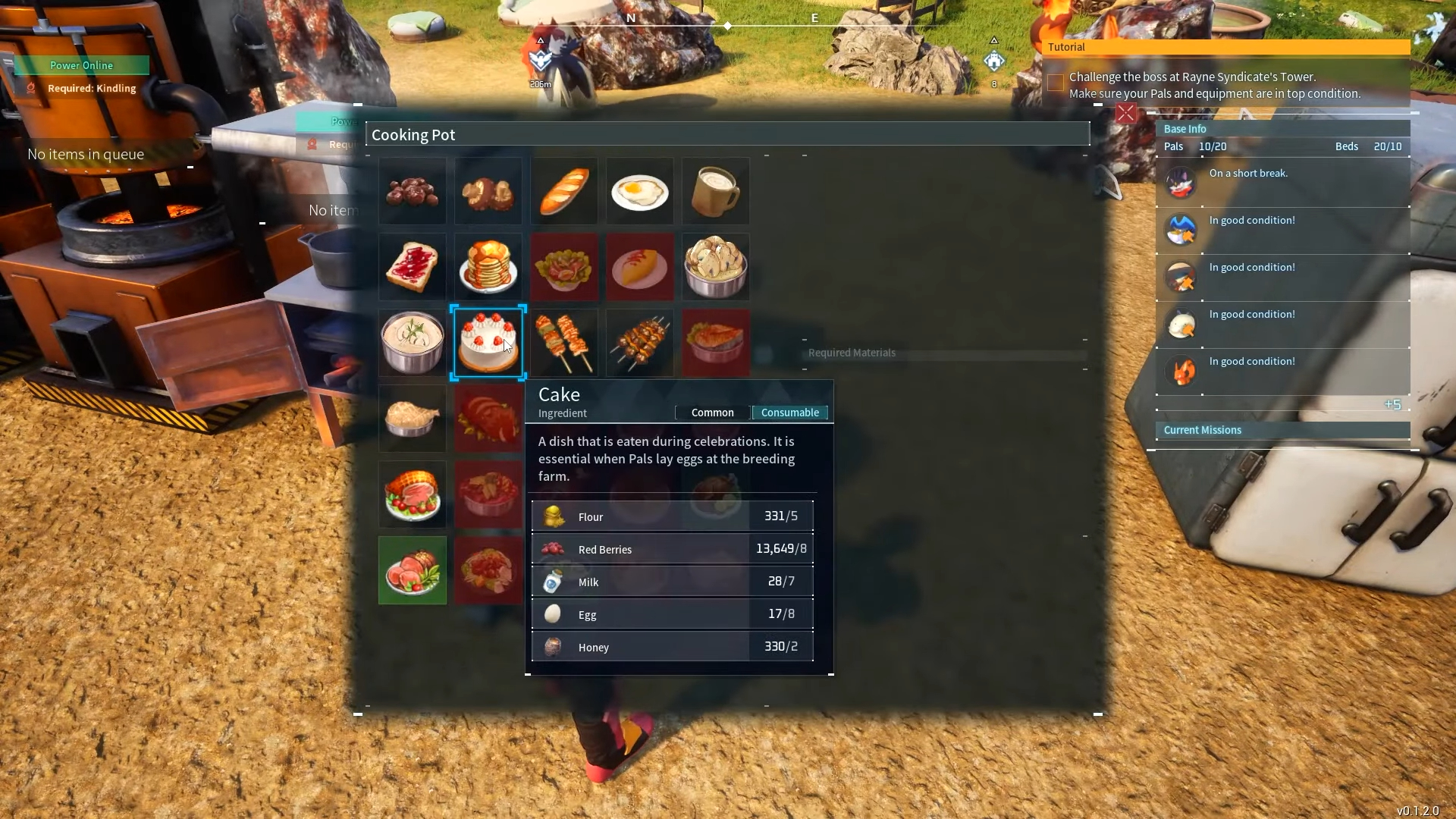Screen dimensions: 1456x819
Task: Tick the tutorial objective checkbox
Action: (1055, 83)
